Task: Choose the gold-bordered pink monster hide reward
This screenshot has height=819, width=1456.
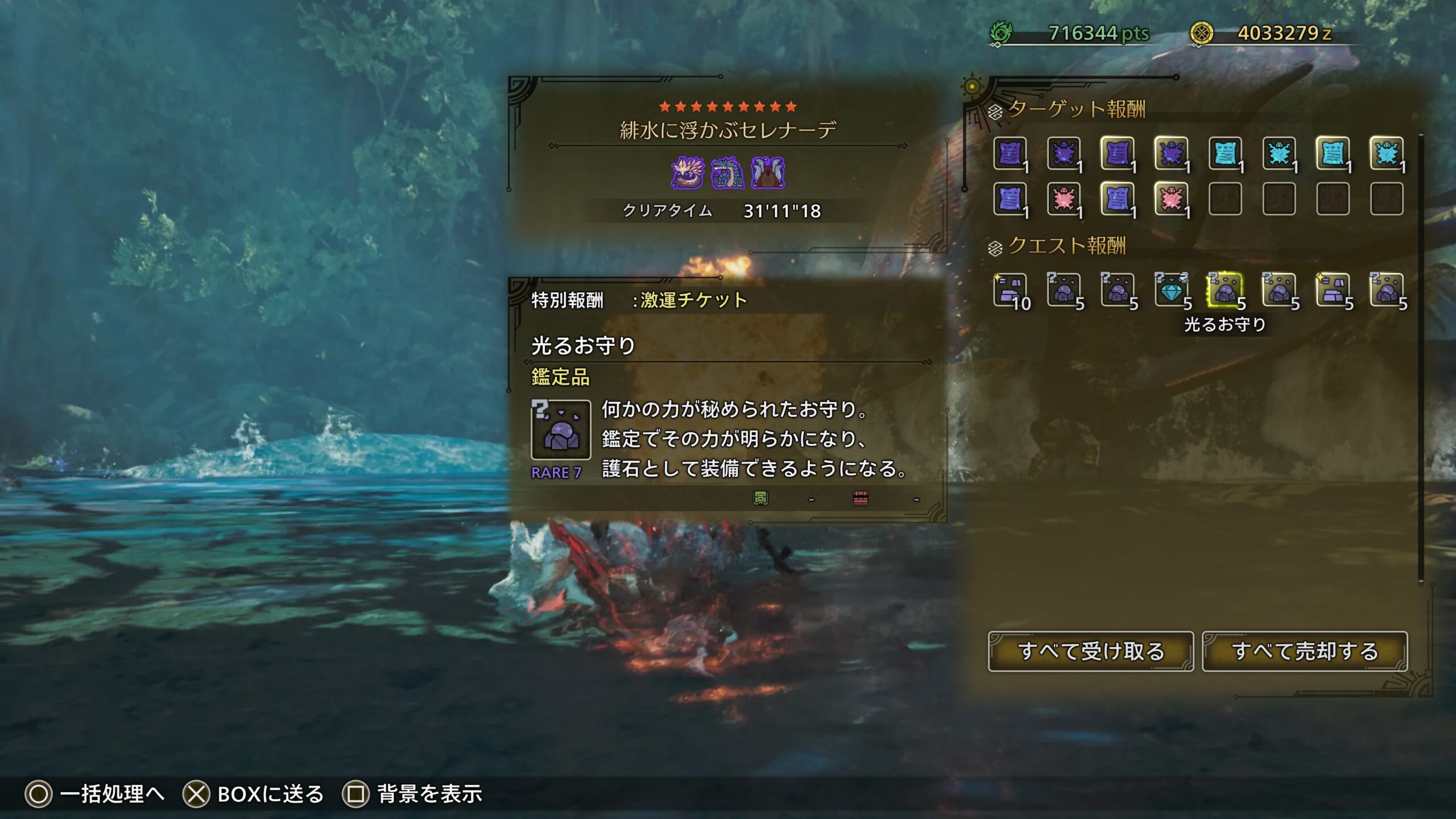Action: (1170, 199)
